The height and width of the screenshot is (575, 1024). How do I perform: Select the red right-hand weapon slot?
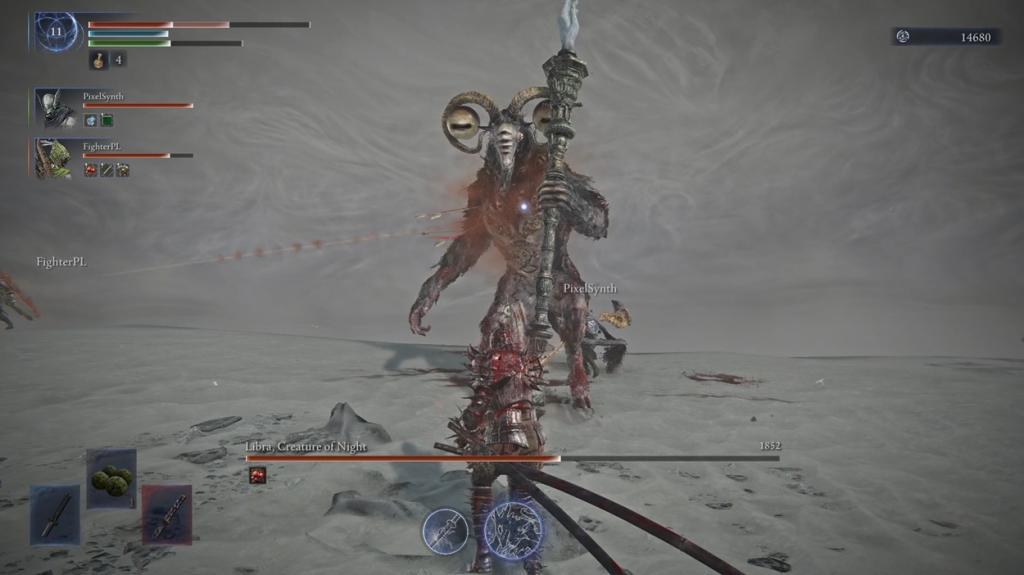coord(166,514)
